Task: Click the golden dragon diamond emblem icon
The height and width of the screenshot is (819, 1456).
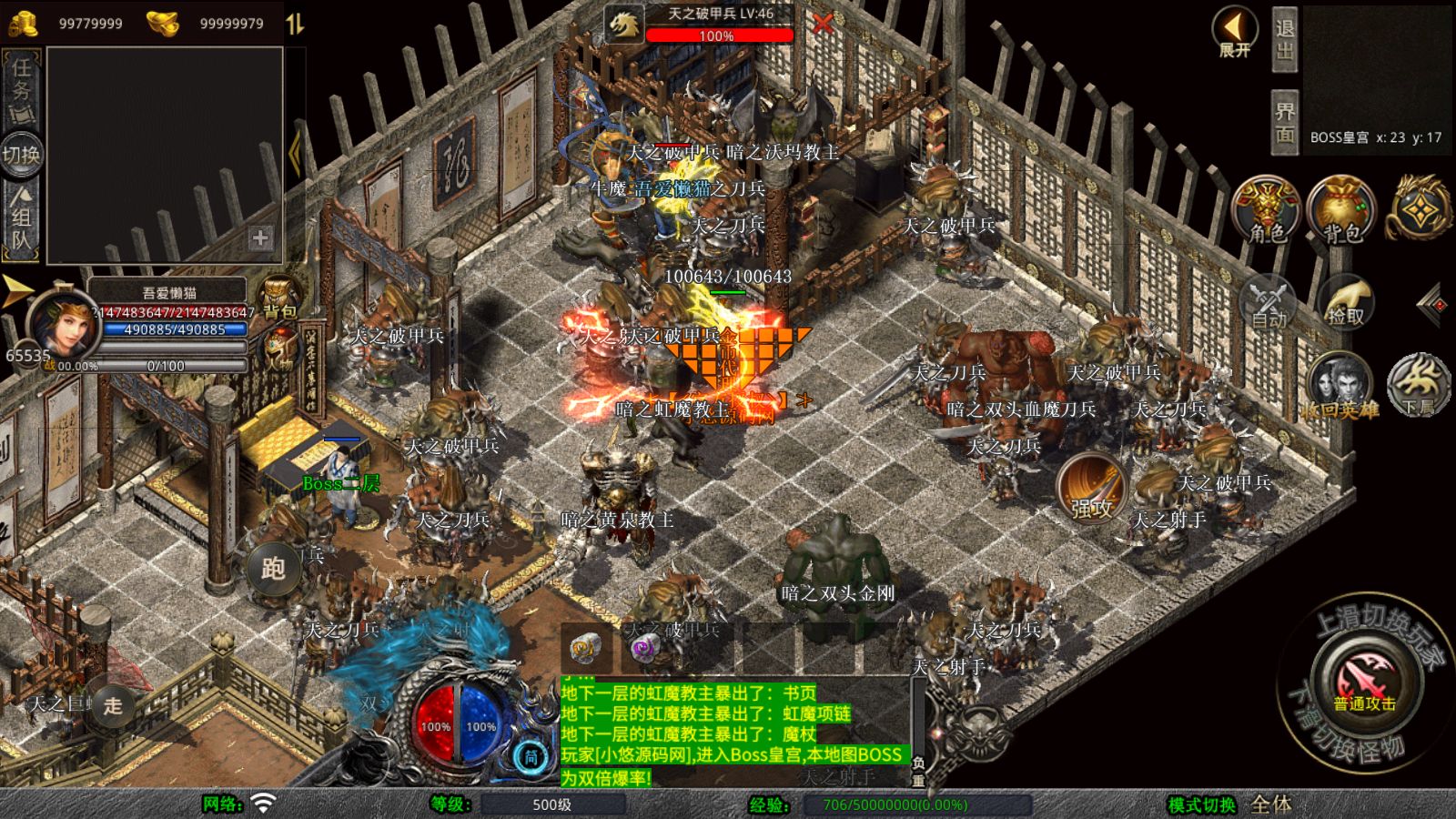Action: point(1418,209)
